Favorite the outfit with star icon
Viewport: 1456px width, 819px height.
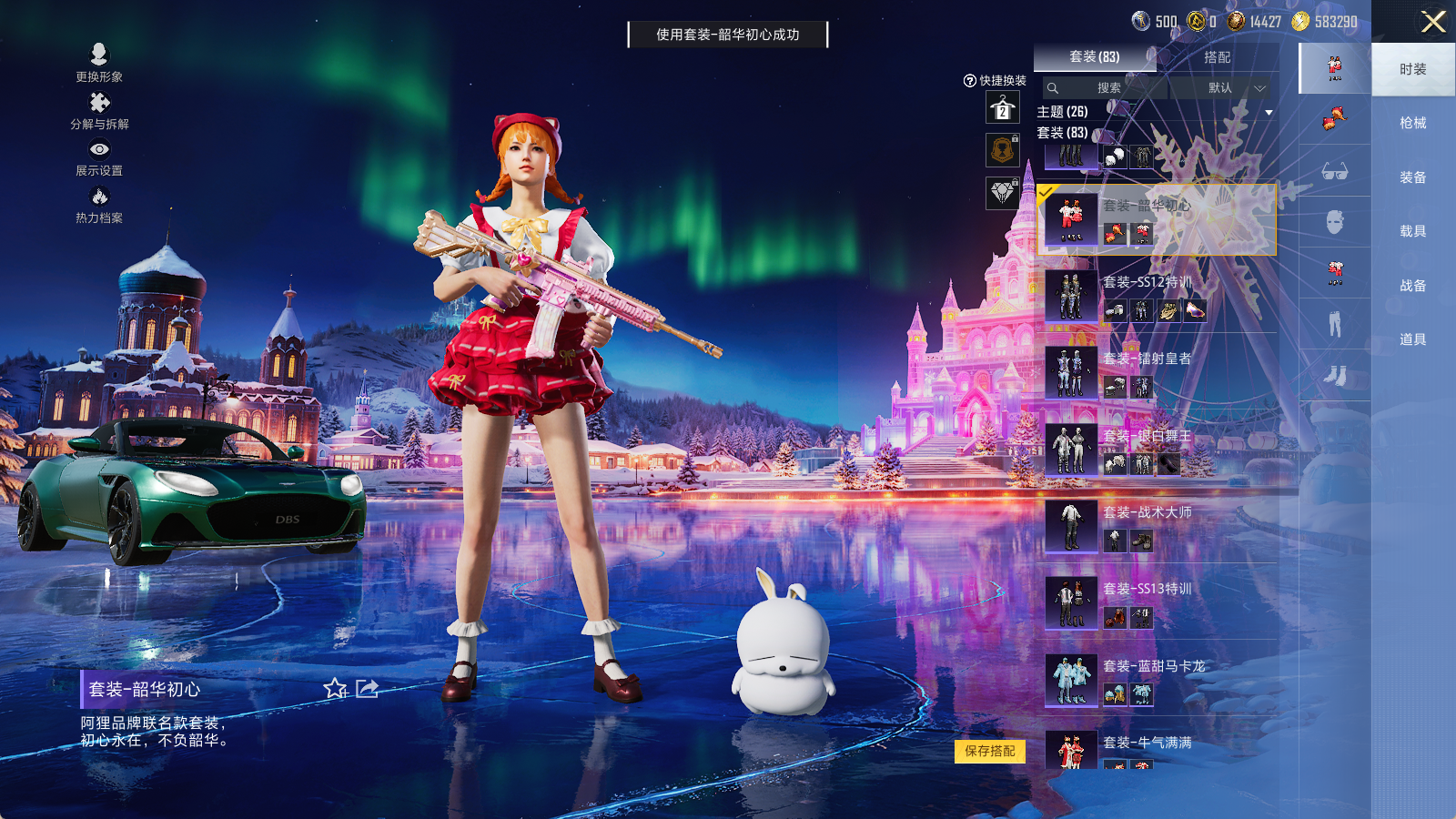click(x=335, y=689)
